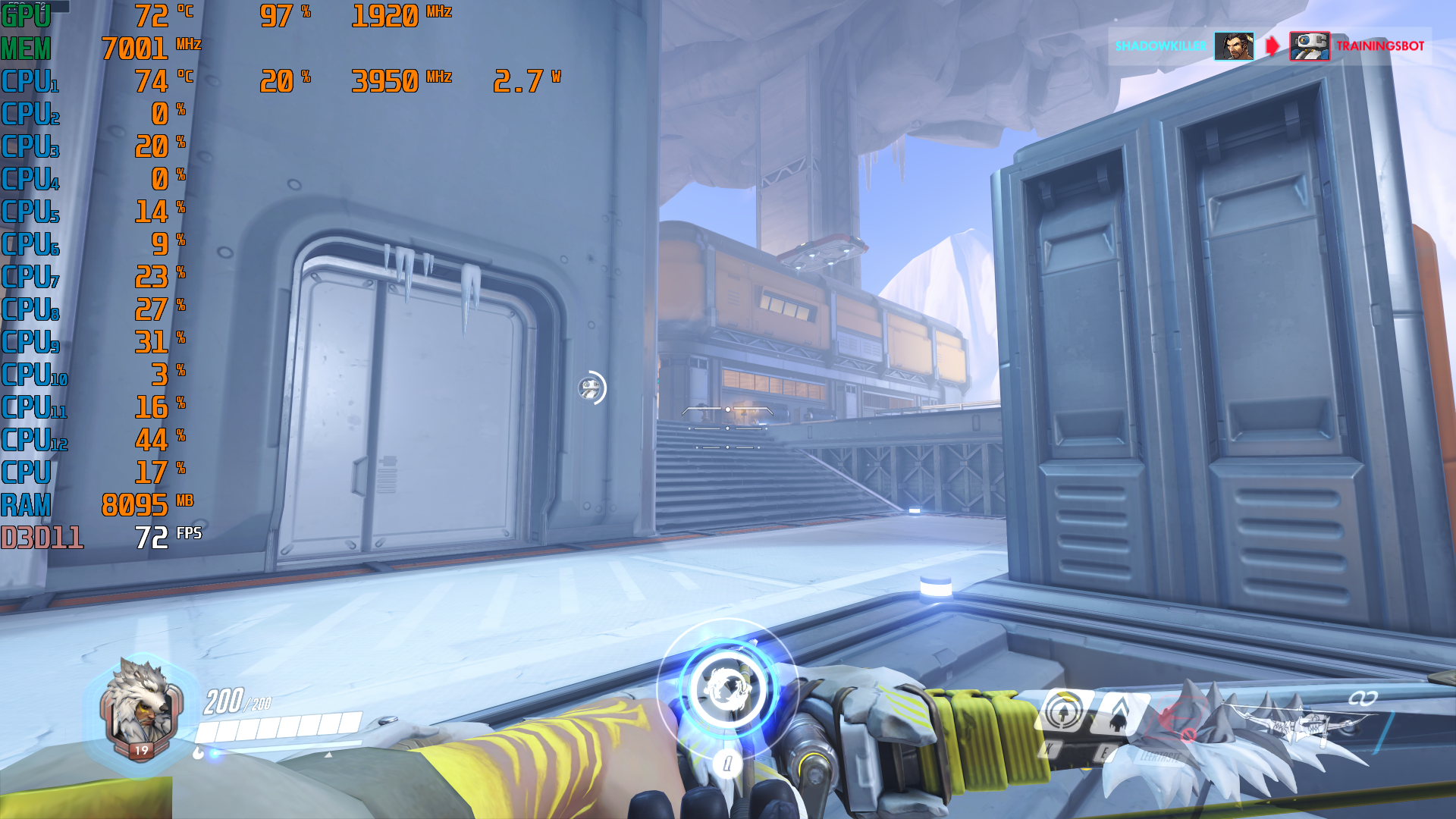Image resolution: width=1456 pixels, height=819 pixels.
Task: Click the red elimination arrow in killfeed
Action: tap(1271, 45)
